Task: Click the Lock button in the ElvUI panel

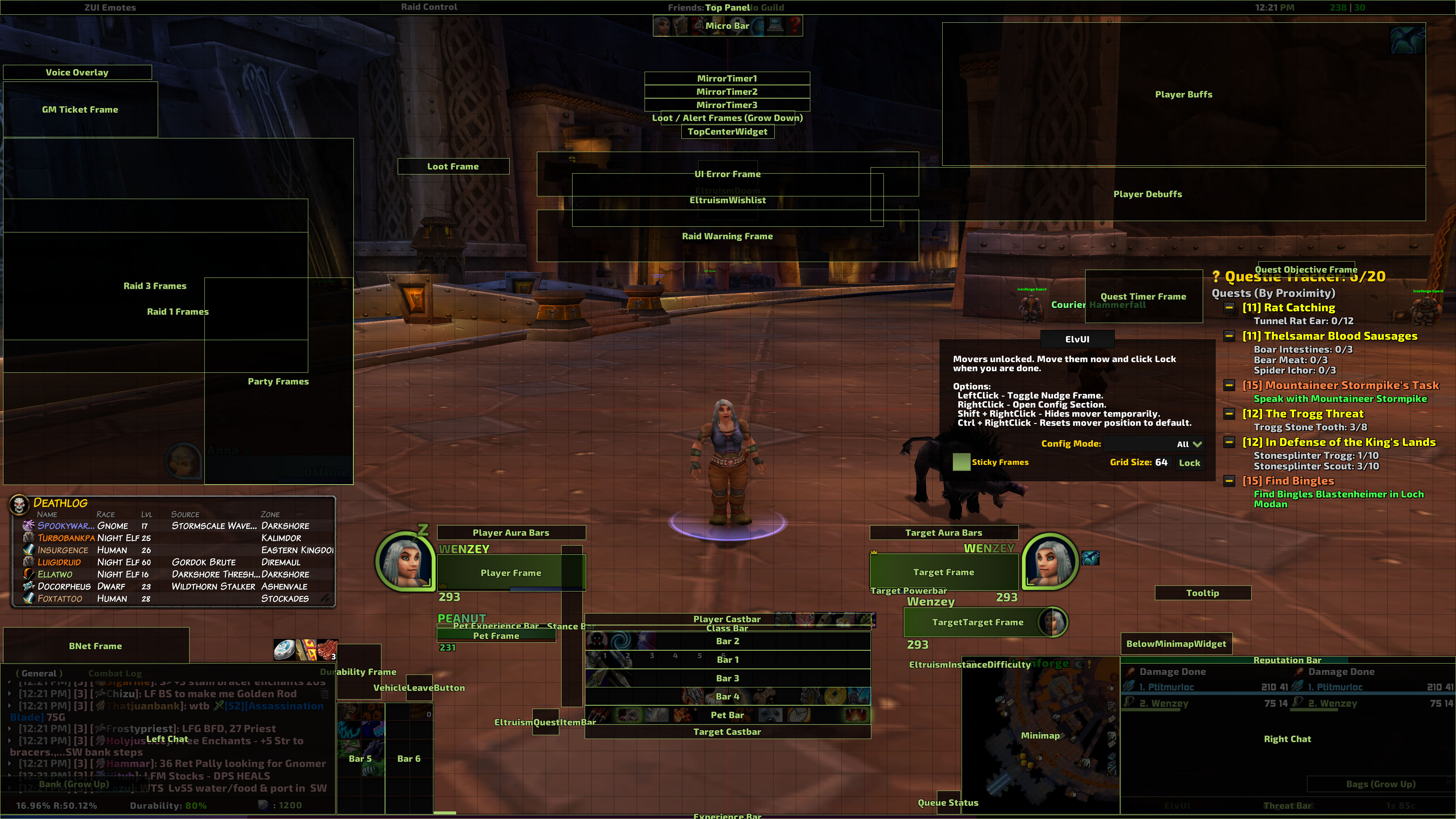Action: coord(1189,462)
